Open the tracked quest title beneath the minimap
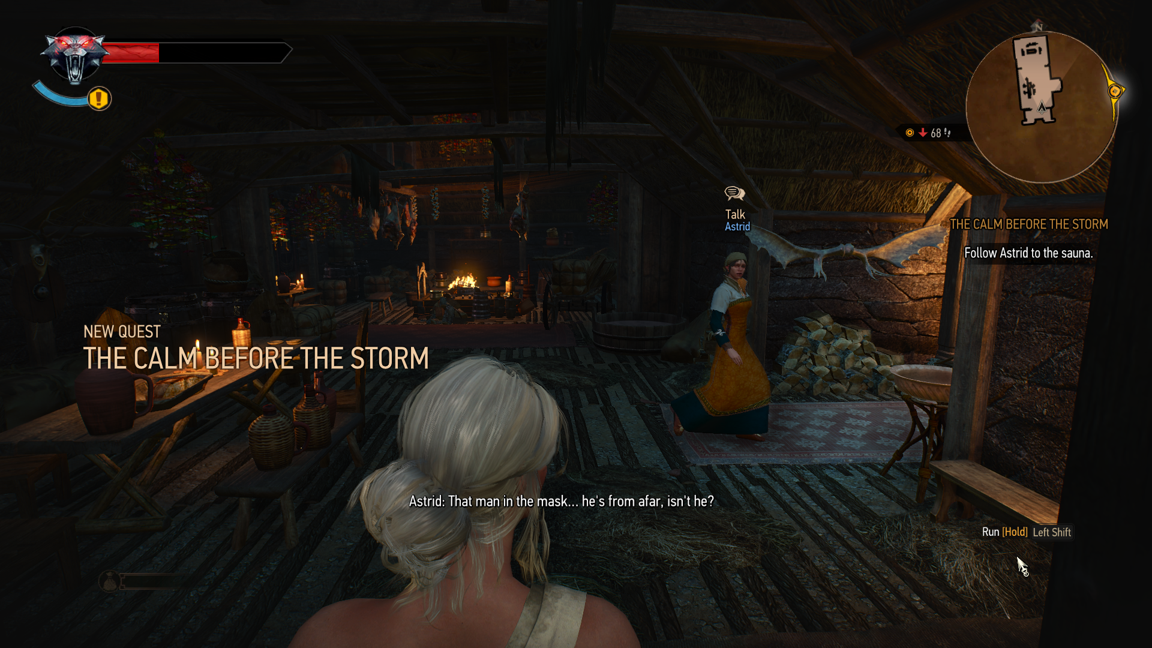This screenshot has width=1152, height=648. click(x=1028, y=225)
